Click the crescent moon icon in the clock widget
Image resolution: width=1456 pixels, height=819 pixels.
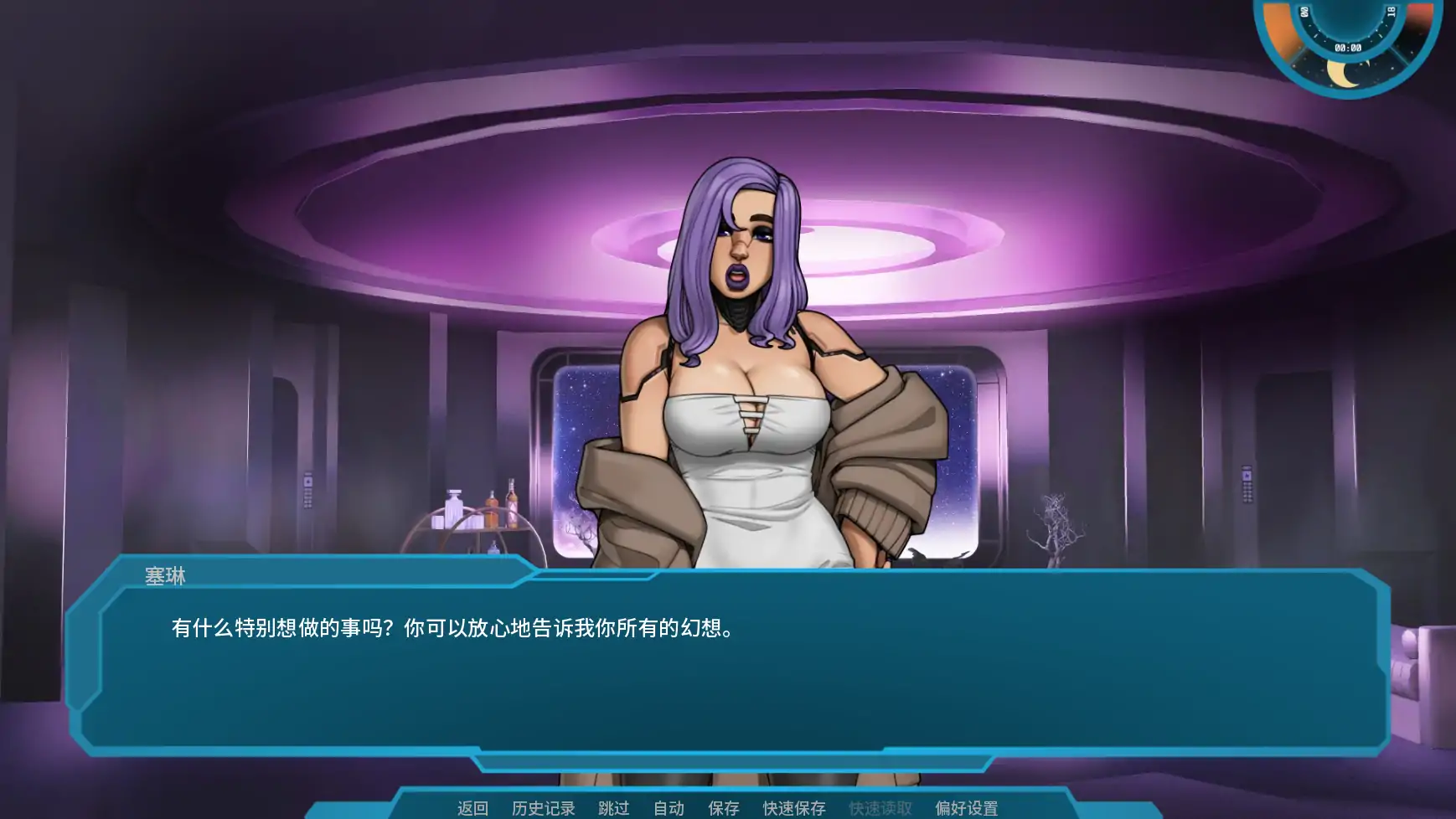click(1343, 74)
